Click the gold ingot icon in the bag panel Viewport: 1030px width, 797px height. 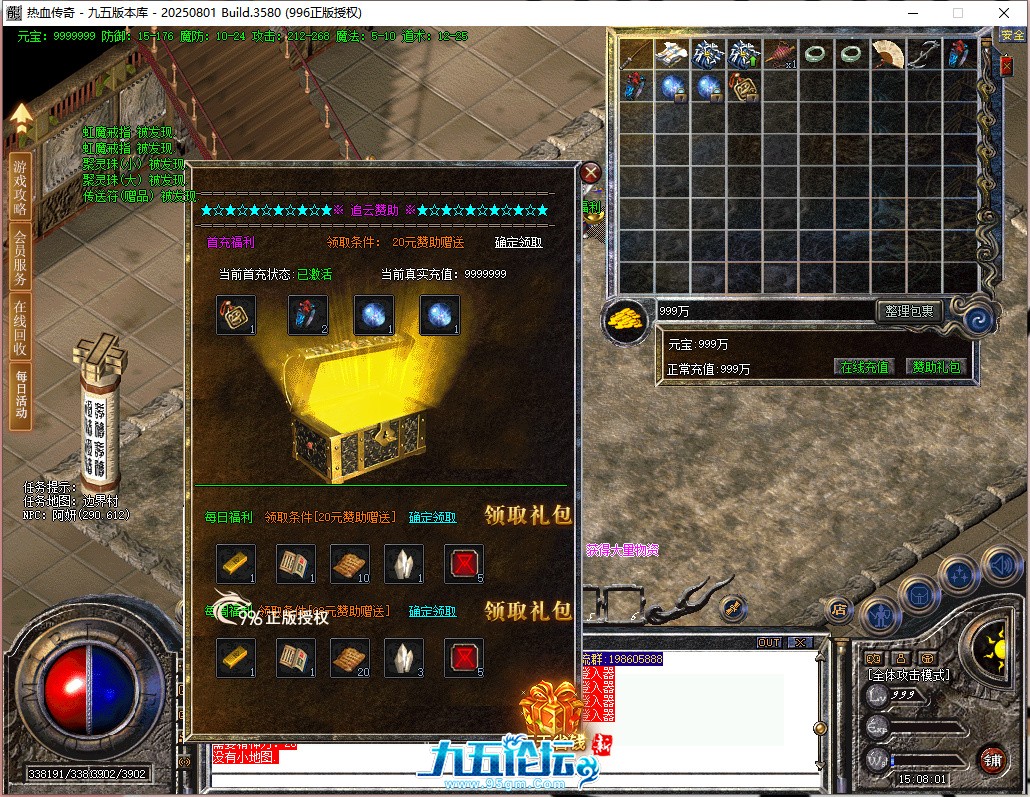point(627,320)
